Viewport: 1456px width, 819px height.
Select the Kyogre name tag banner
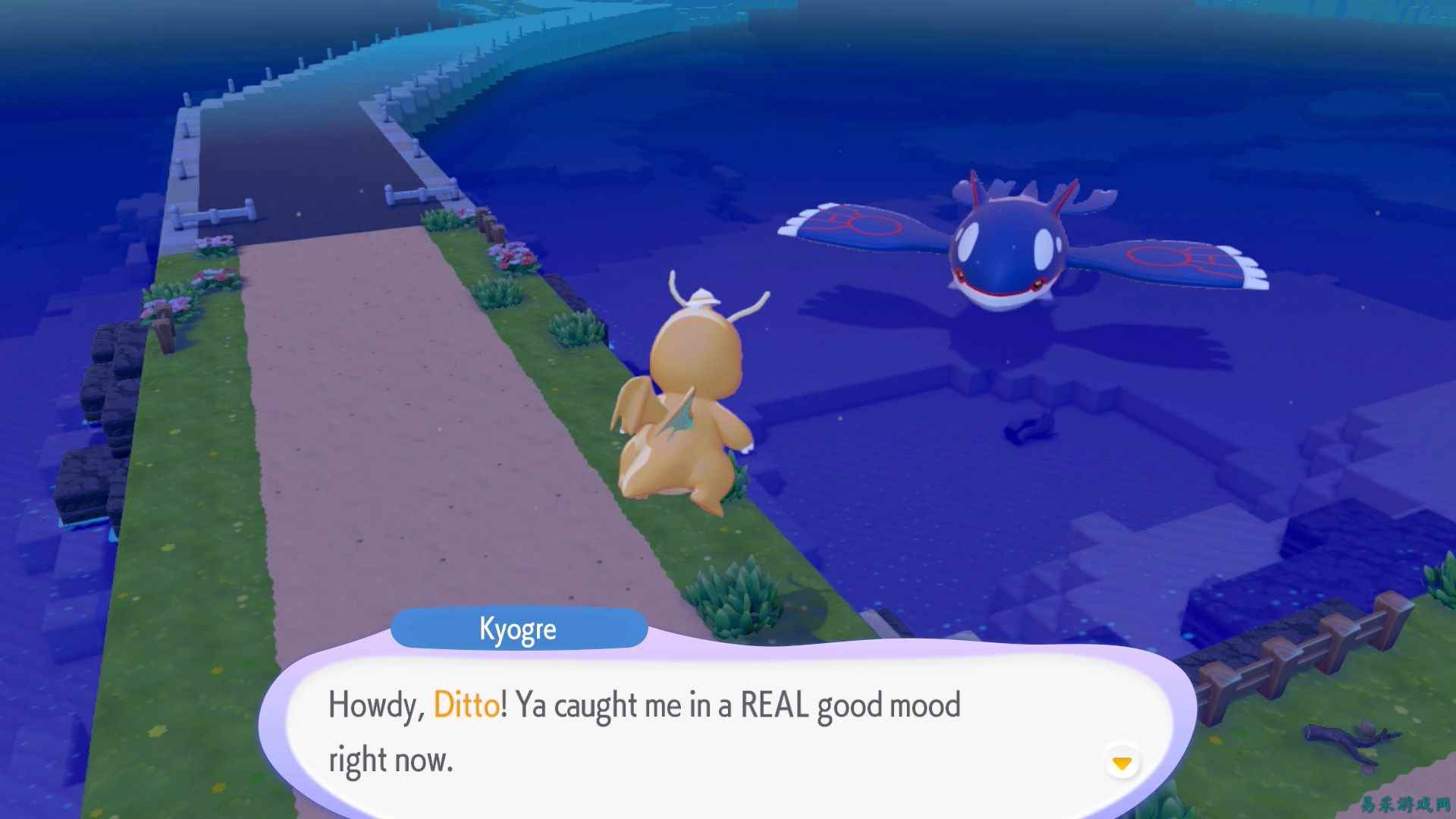519,628
